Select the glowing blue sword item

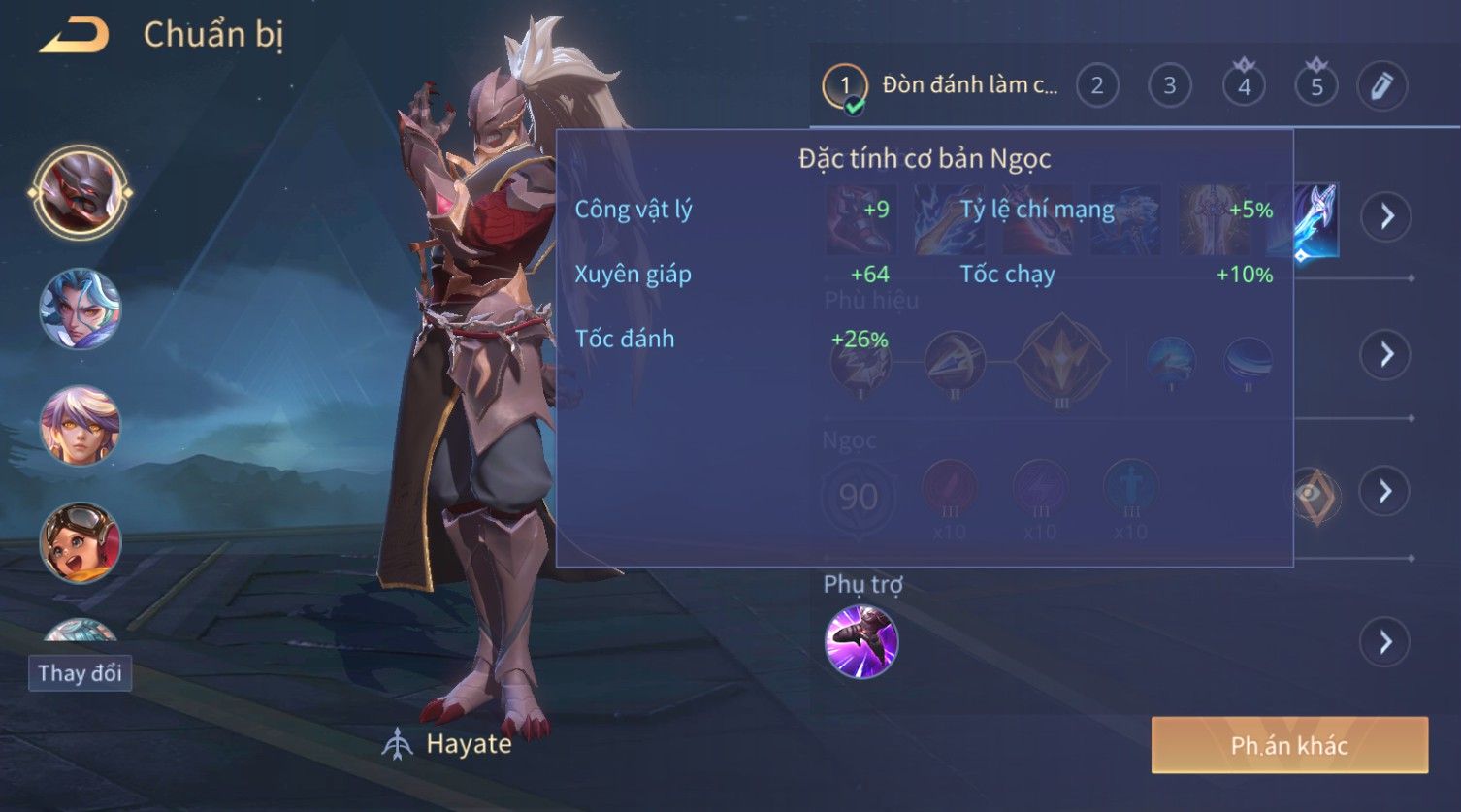(x=1316, y=221)
